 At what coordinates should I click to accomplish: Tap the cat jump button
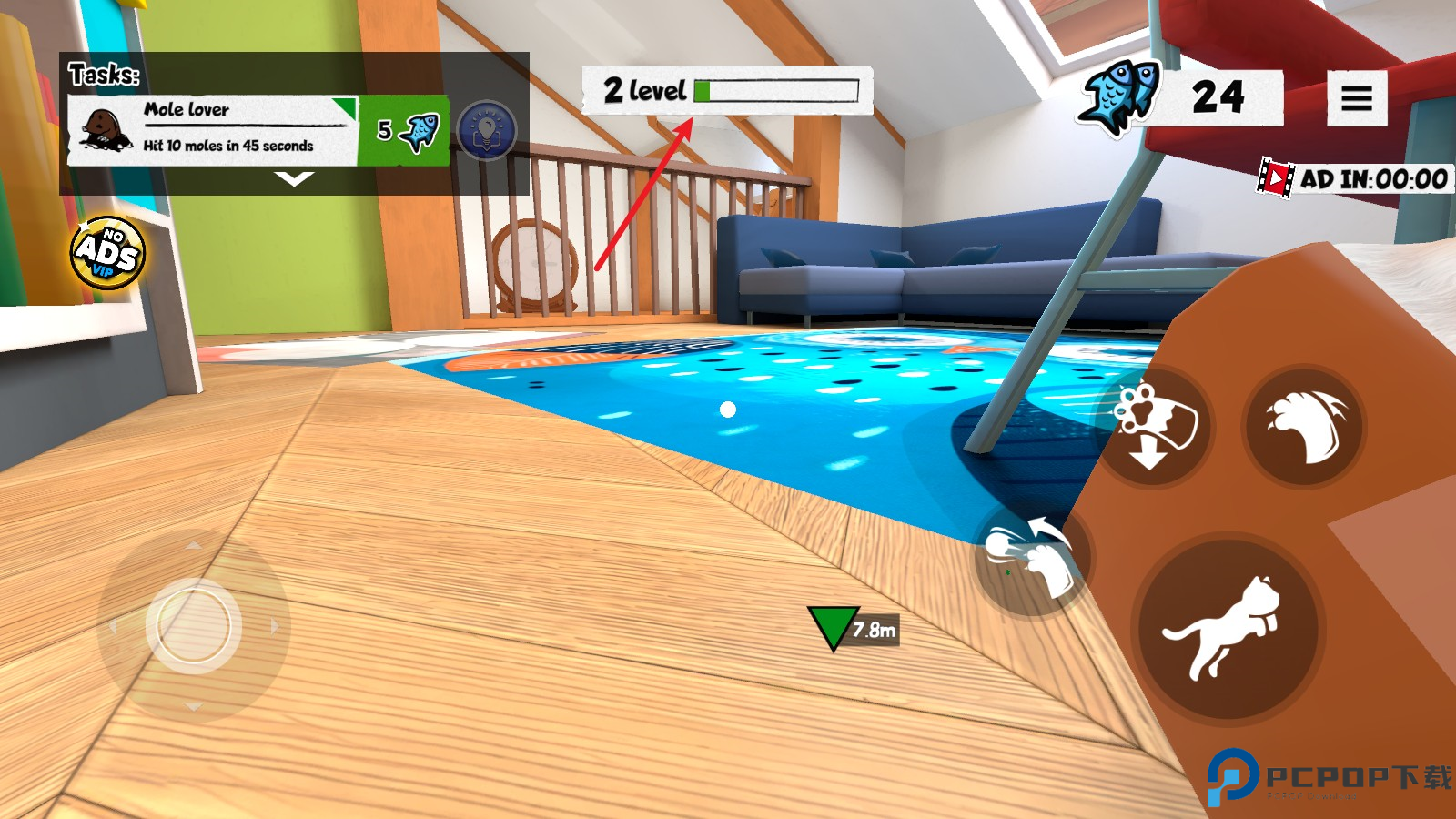click(1227, 628)
